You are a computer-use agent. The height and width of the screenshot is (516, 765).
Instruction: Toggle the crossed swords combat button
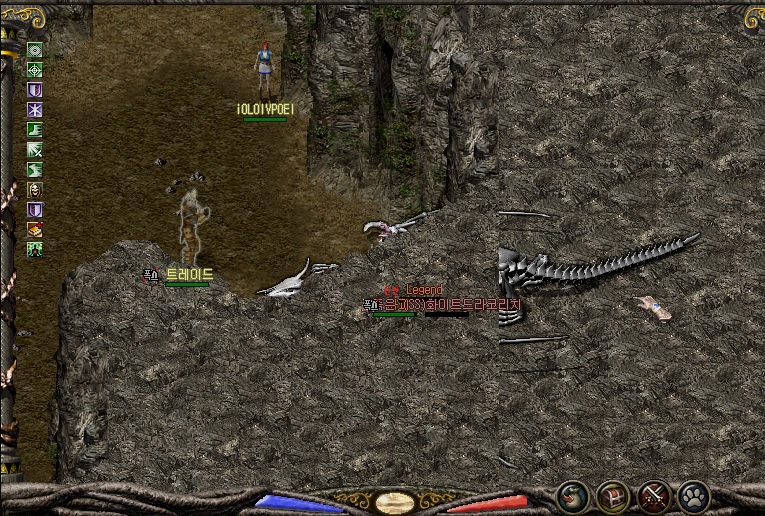[x=654, y=495]
